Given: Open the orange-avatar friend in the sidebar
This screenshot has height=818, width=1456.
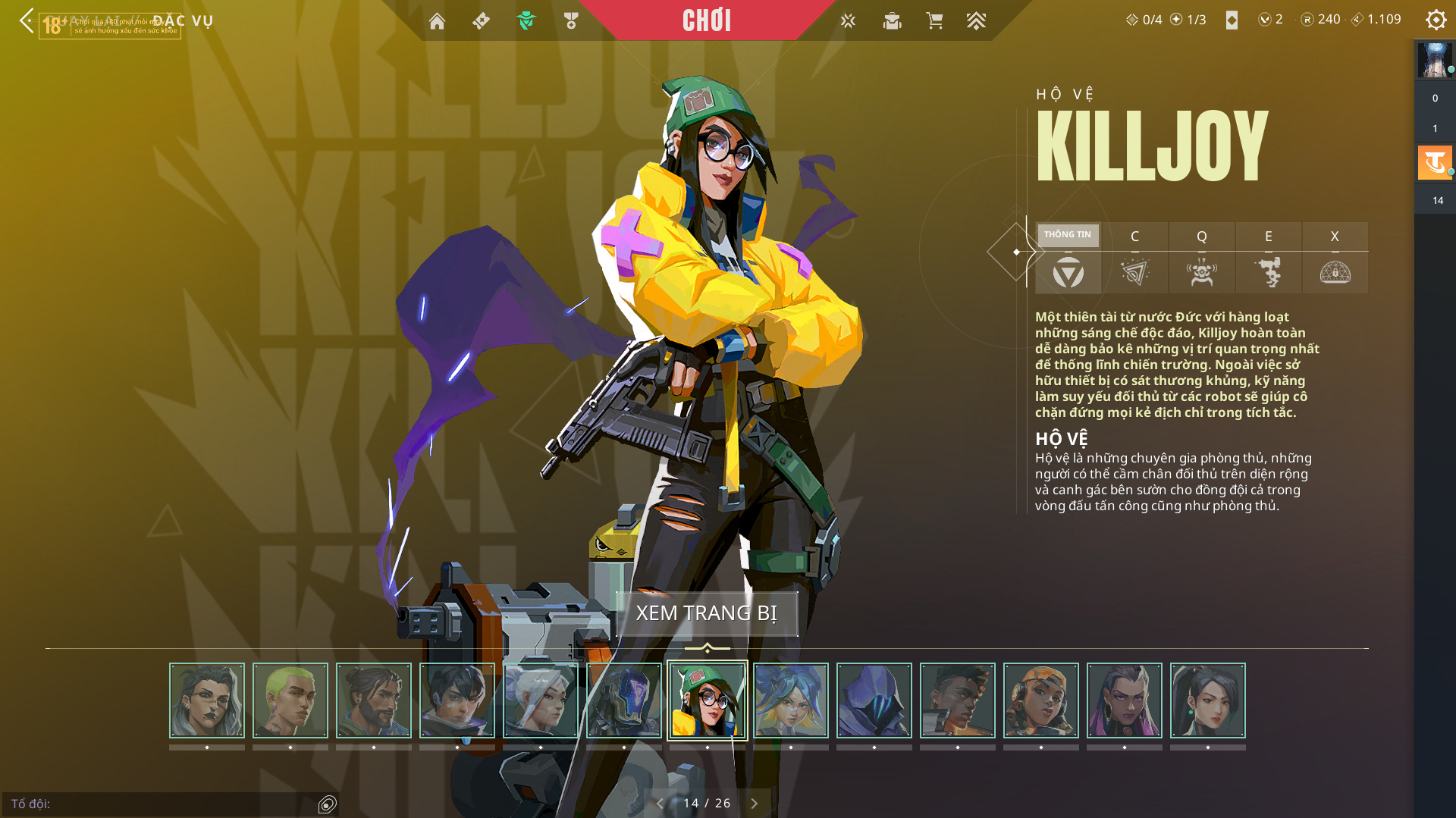Looking at the screenshot, I should 1434,162.
